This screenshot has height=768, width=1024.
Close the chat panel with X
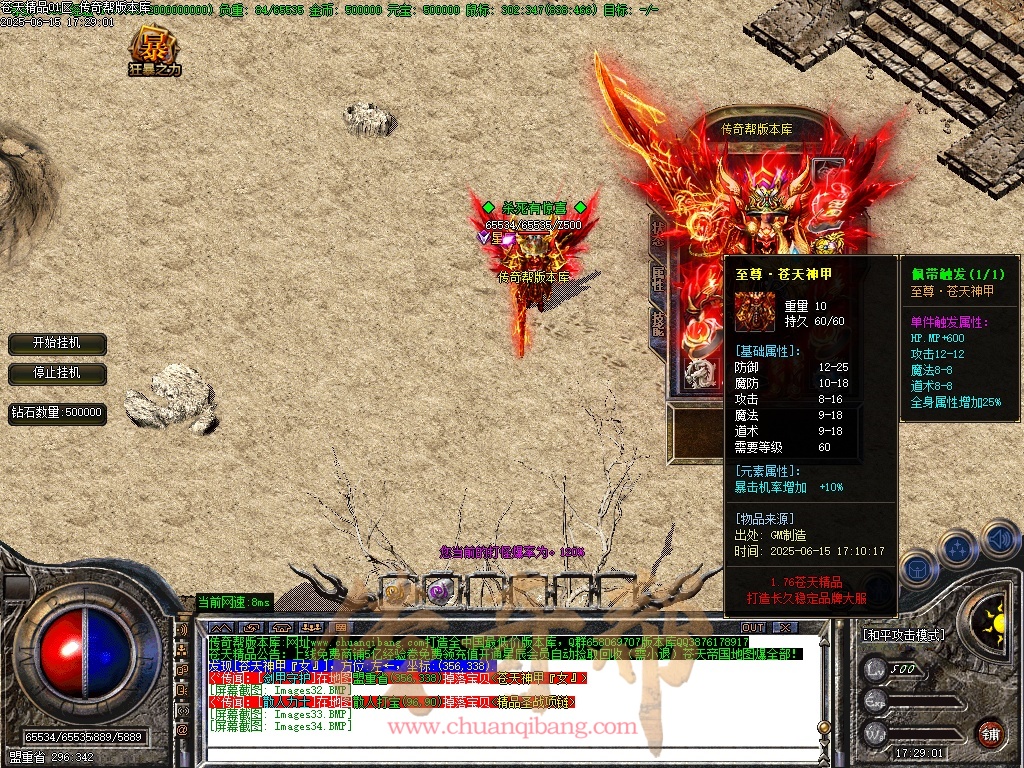click(x=785, y=627)
